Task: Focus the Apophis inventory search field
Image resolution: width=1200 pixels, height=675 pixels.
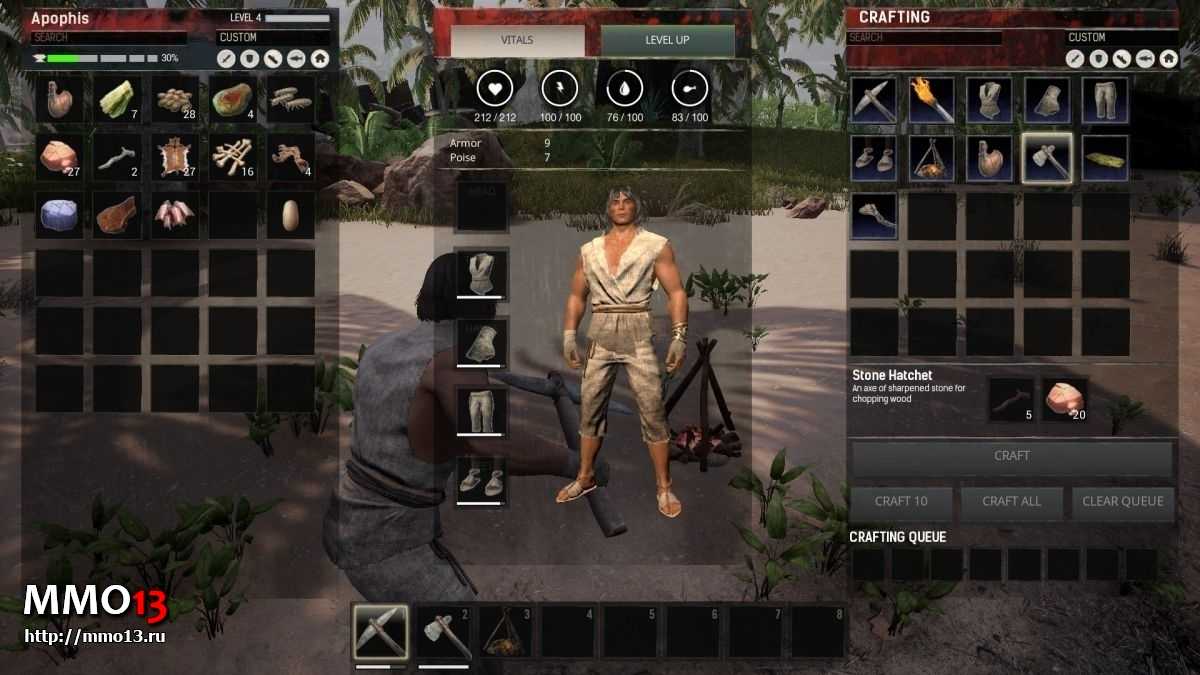Action: (108, 38)
